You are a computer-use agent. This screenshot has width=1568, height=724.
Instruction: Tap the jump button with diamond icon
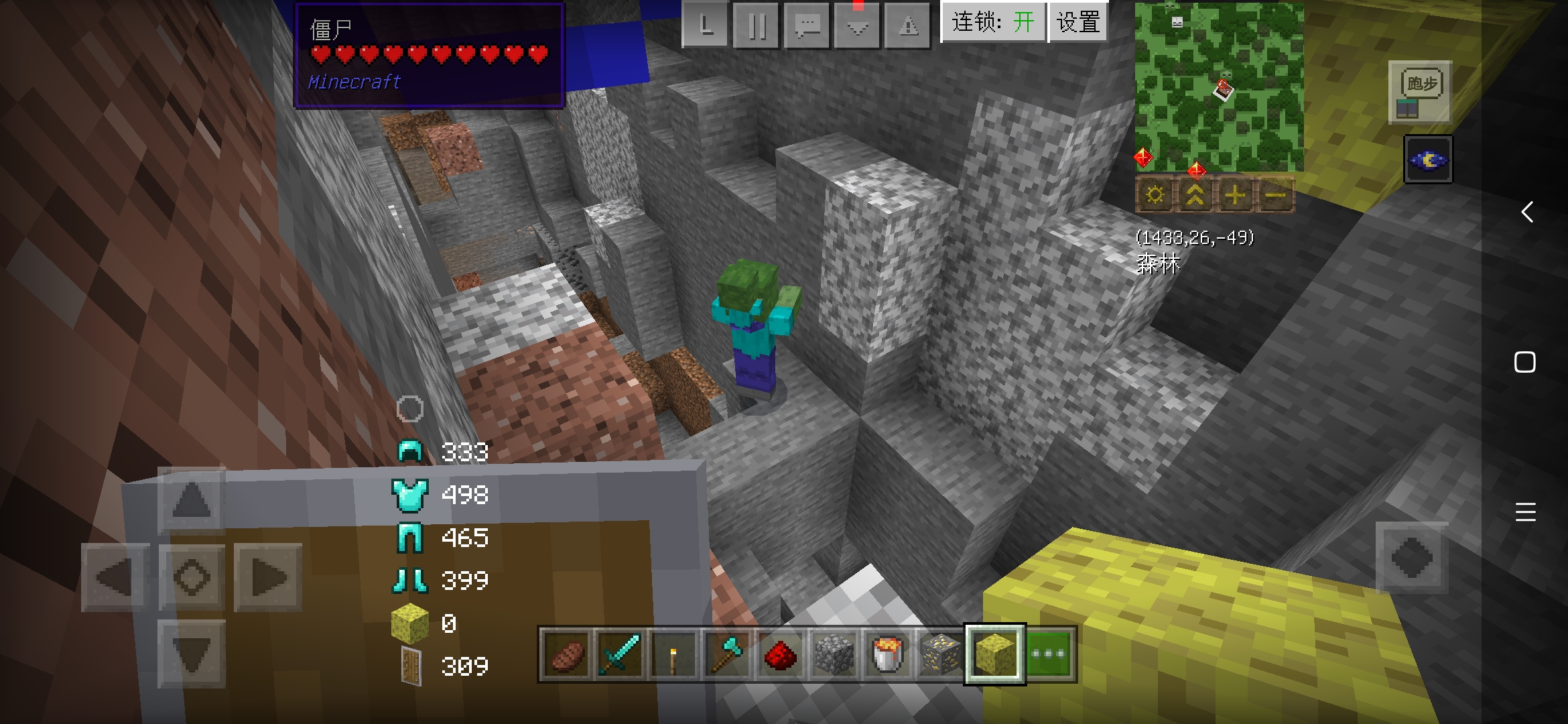point(1412,558)
